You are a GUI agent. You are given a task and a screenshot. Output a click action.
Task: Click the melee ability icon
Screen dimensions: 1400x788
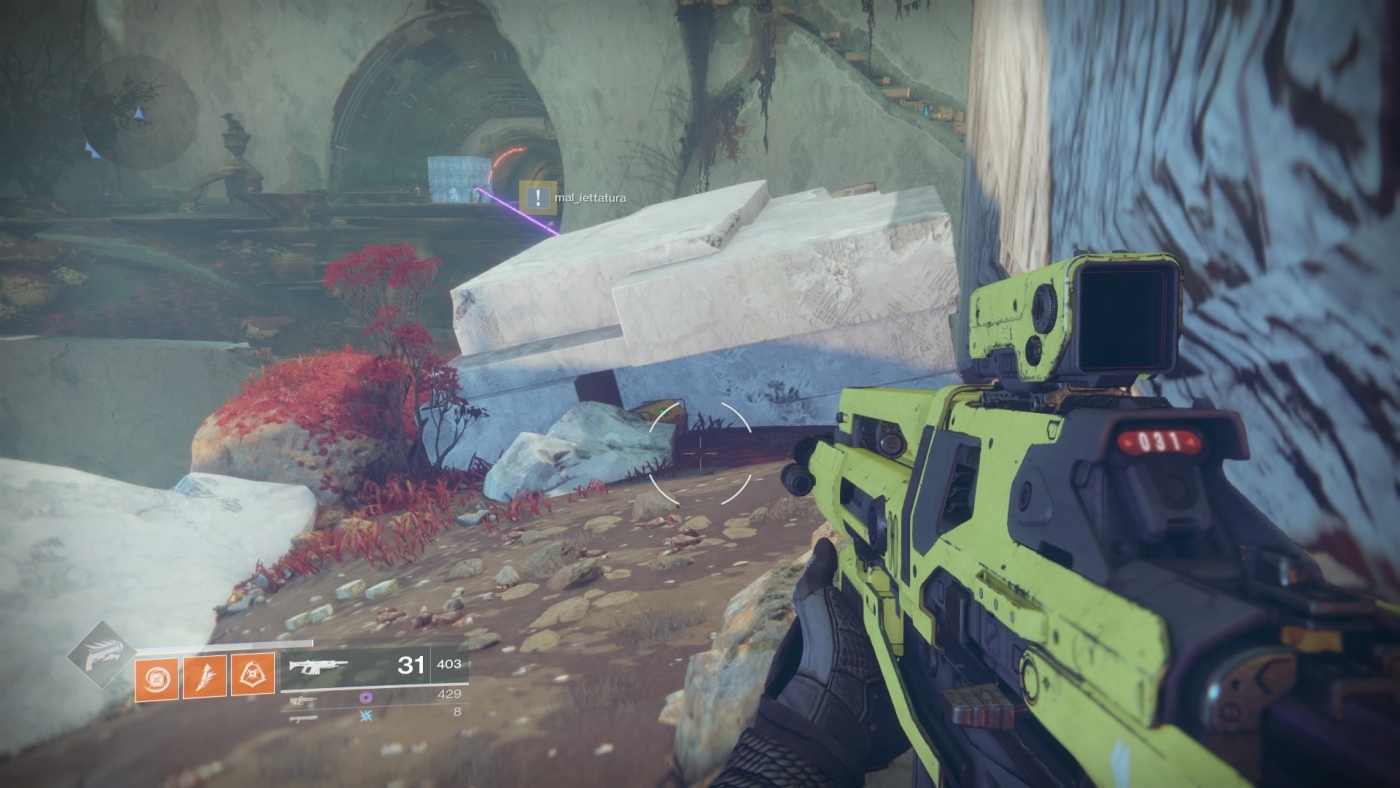tap(205, 676)
